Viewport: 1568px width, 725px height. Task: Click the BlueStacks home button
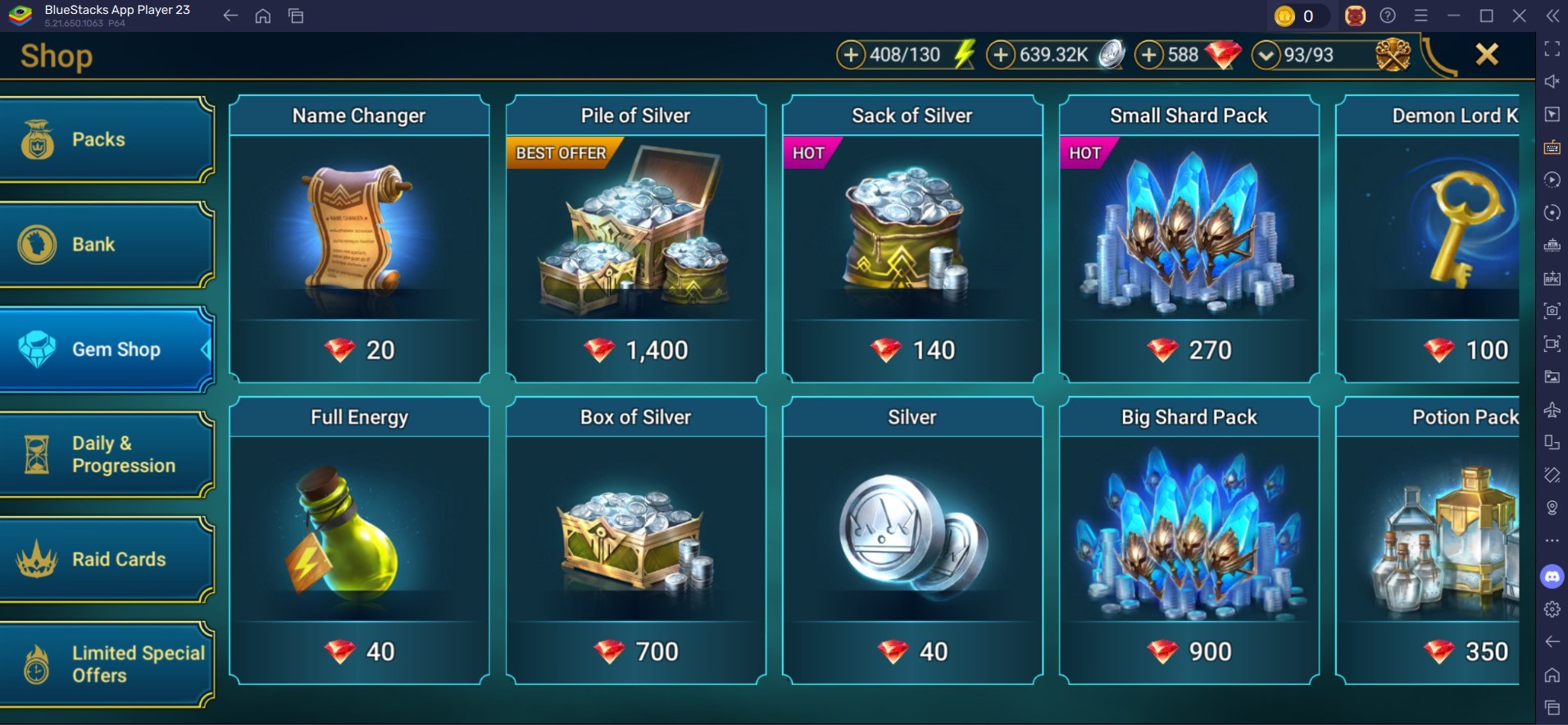click(263, 16)
